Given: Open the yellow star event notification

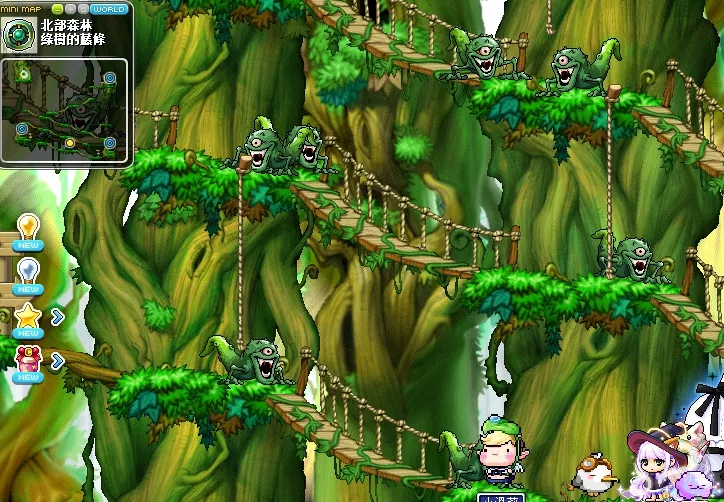Looking at the screenshot, I should [x=28, y=318].
